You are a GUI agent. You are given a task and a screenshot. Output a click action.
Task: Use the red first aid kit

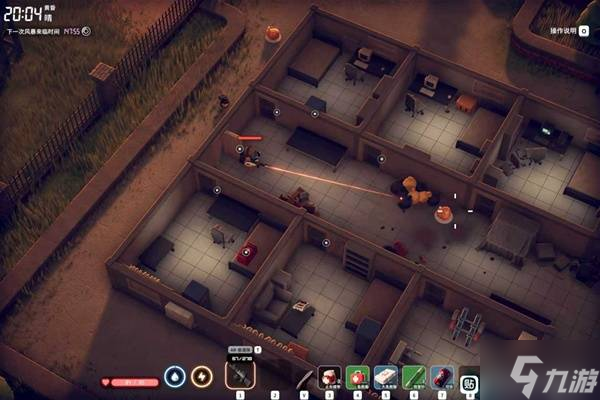tap(358, 378)
